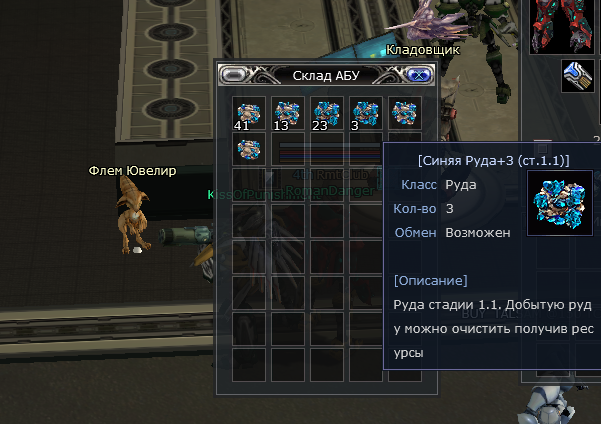
Task: Click the blue-white device item slot
Action: click(x=579, y=77)
